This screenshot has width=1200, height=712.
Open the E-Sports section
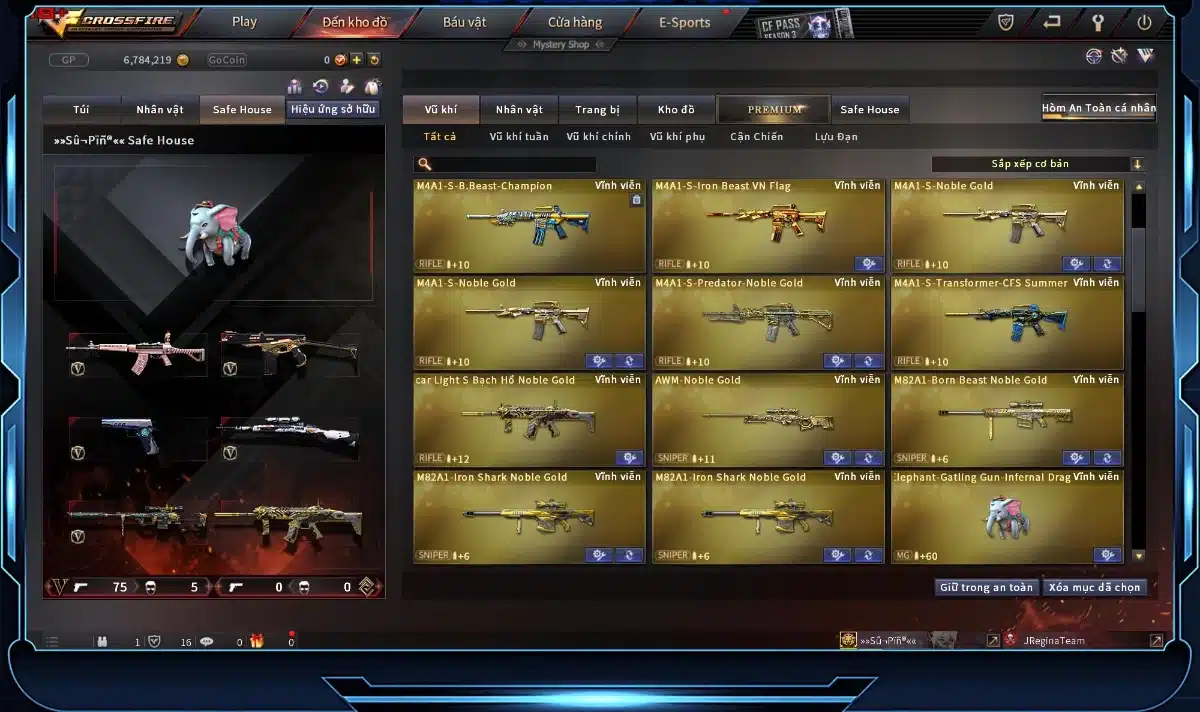click(x=685, y=22)
